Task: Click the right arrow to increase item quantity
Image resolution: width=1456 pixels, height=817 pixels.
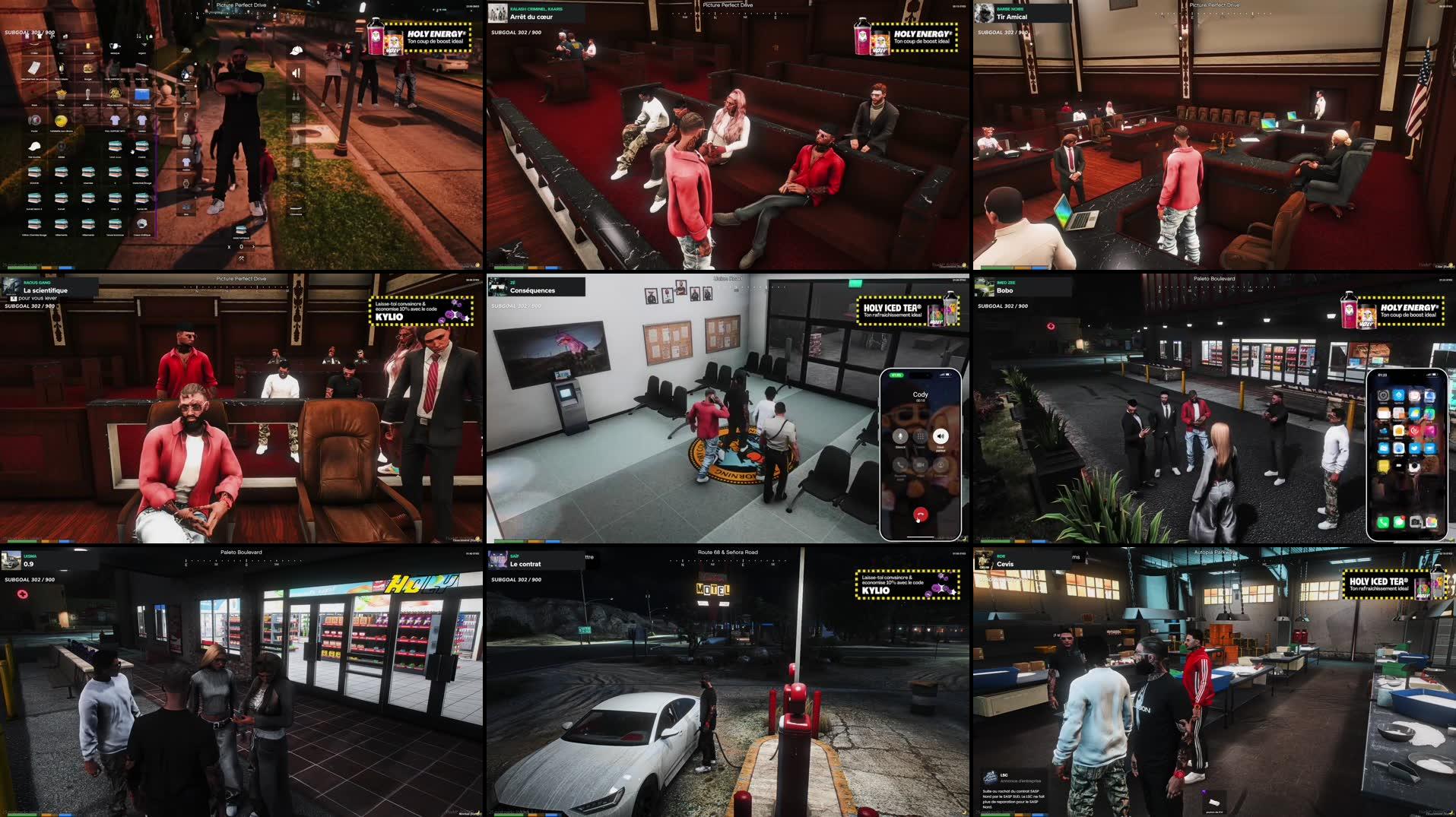Action: (254, 247)
